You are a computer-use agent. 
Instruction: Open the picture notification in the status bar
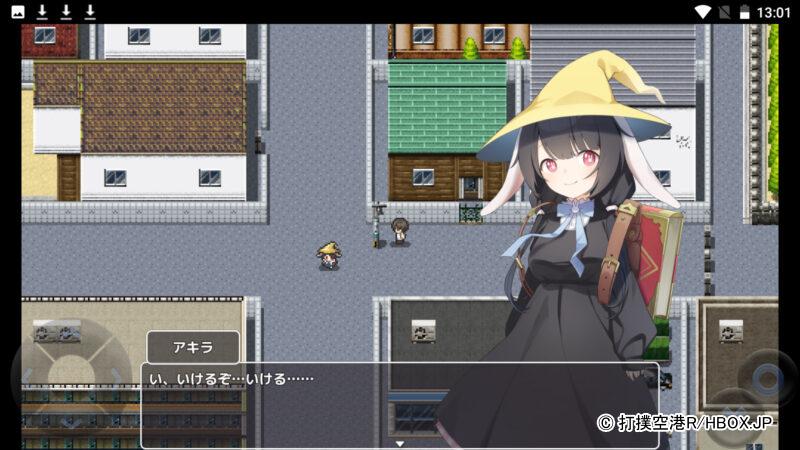18,12
